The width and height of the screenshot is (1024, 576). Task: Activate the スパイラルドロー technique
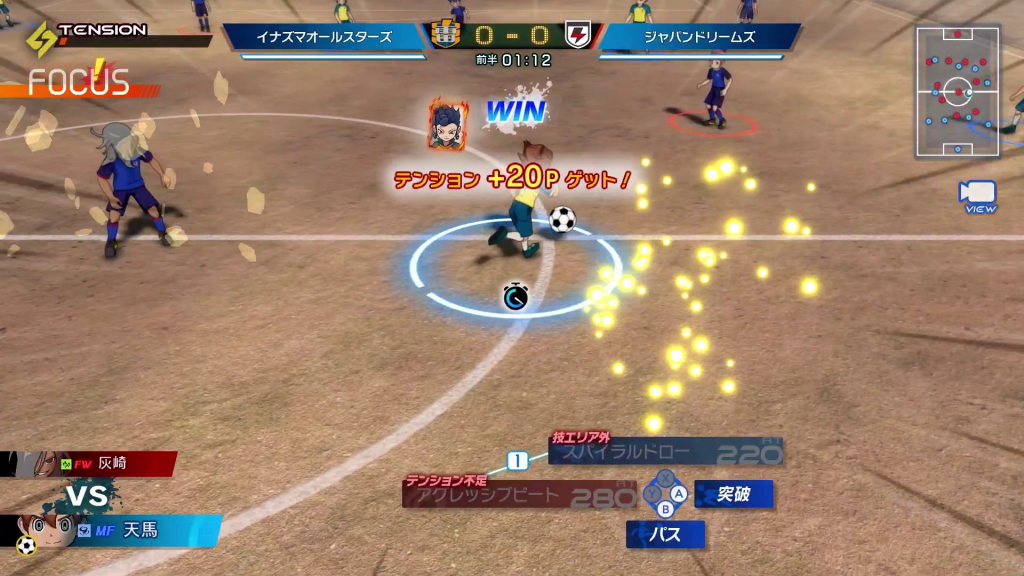[x=666, y=453]
